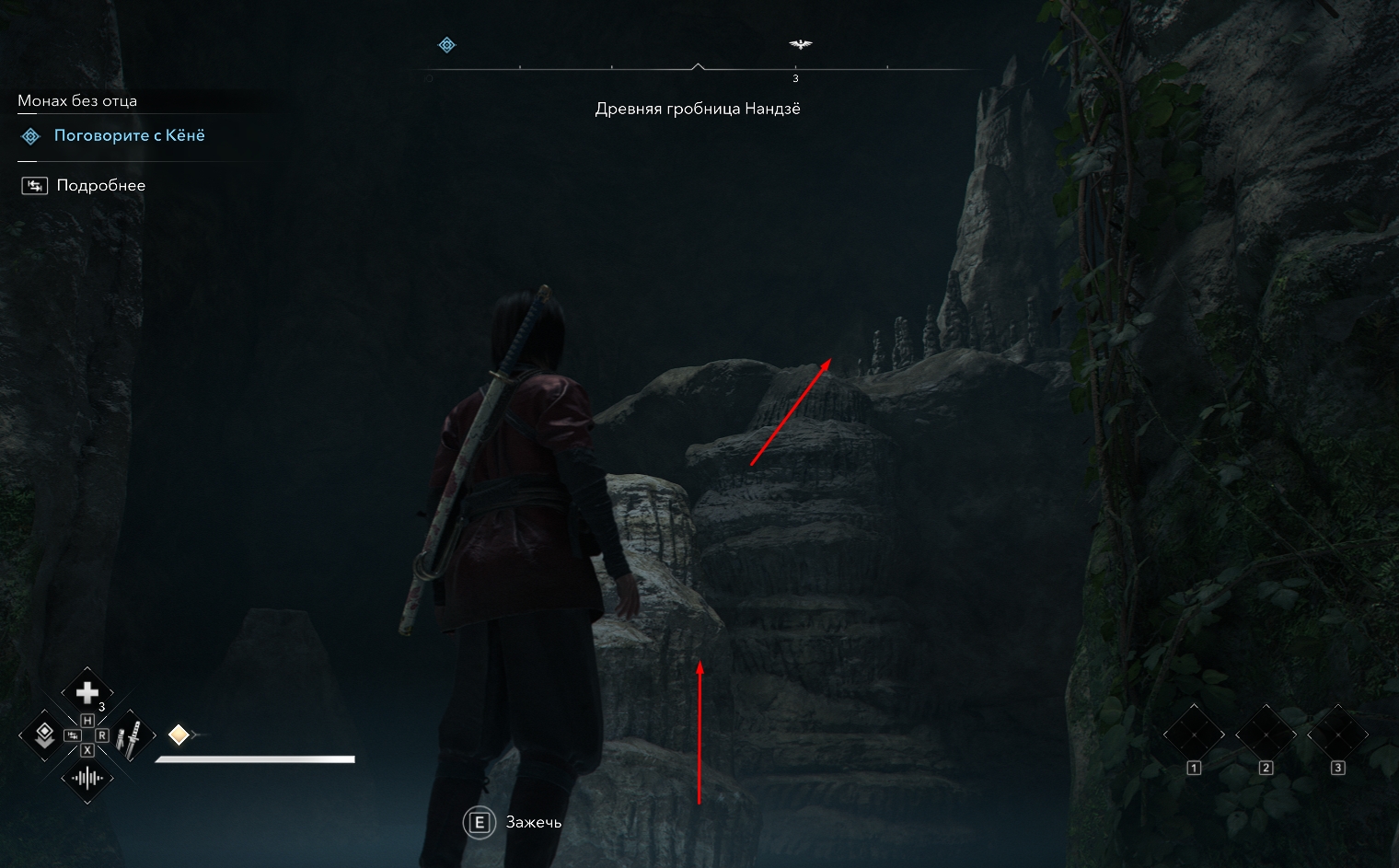1399x868 pixels.
Task: Click the 'Монах без отца' quest title
Action: click(77, 100)
